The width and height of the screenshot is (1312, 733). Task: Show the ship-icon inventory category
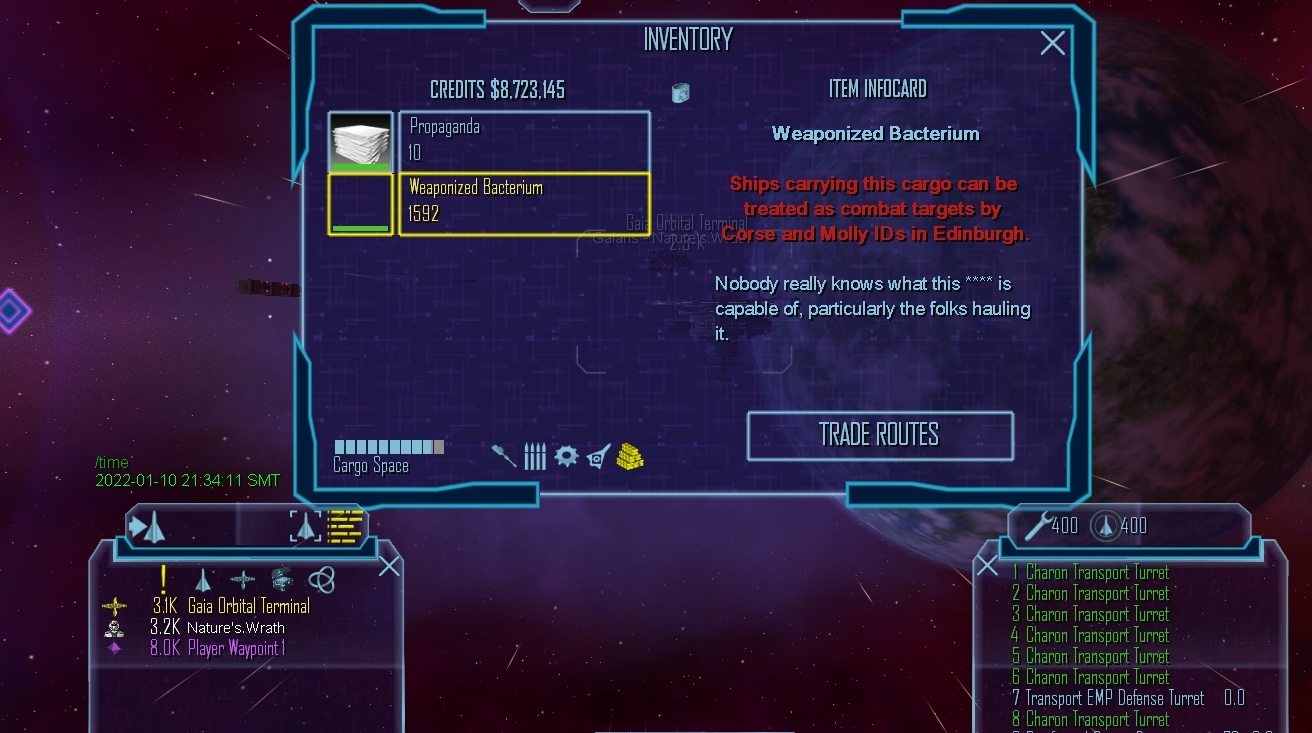pos(598,456)
